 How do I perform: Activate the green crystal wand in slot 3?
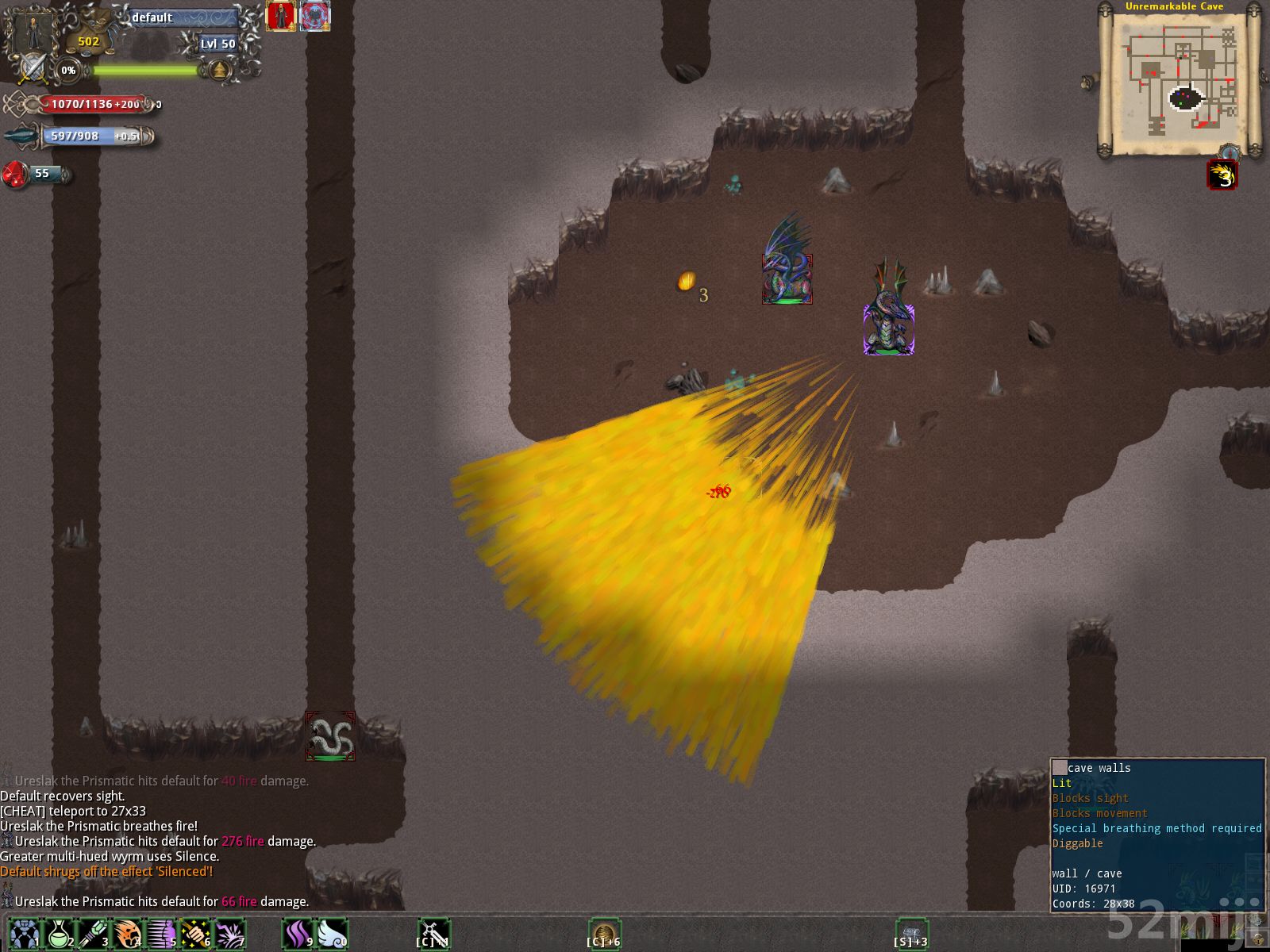[x=93, y=934]
